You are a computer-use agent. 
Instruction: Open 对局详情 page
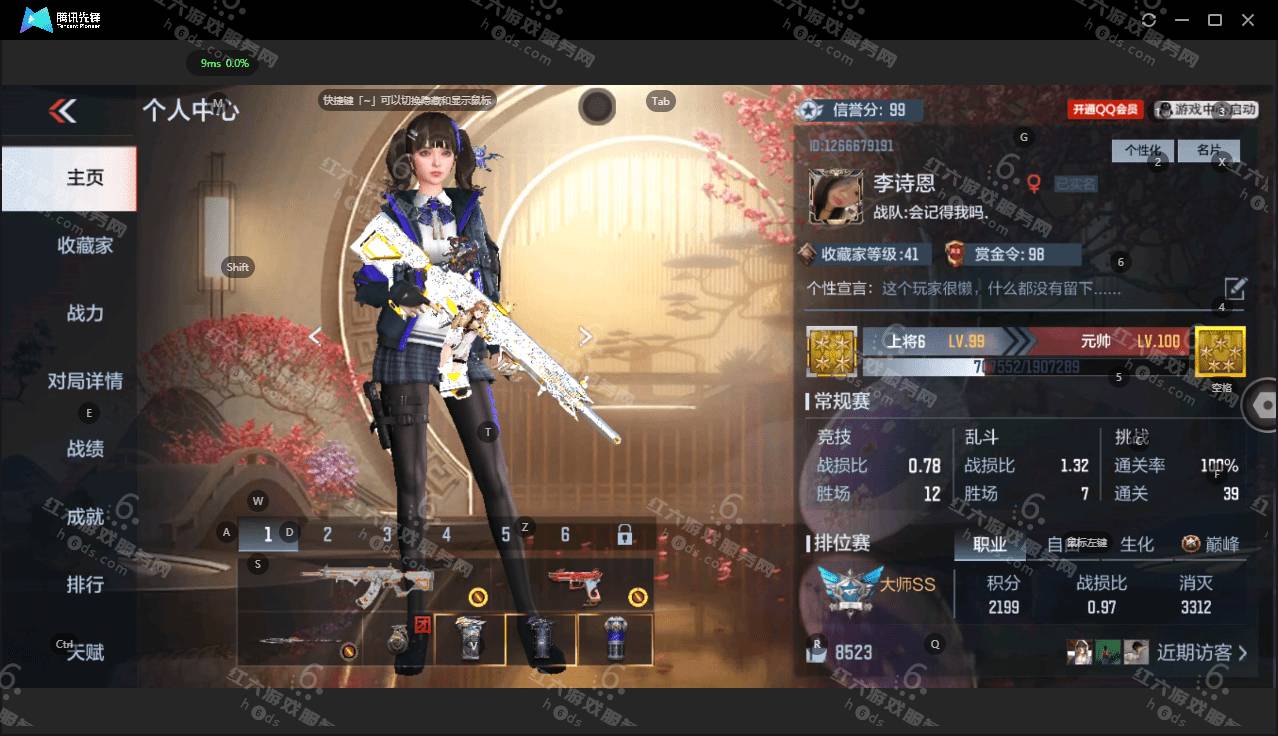[x=85, y=381]
